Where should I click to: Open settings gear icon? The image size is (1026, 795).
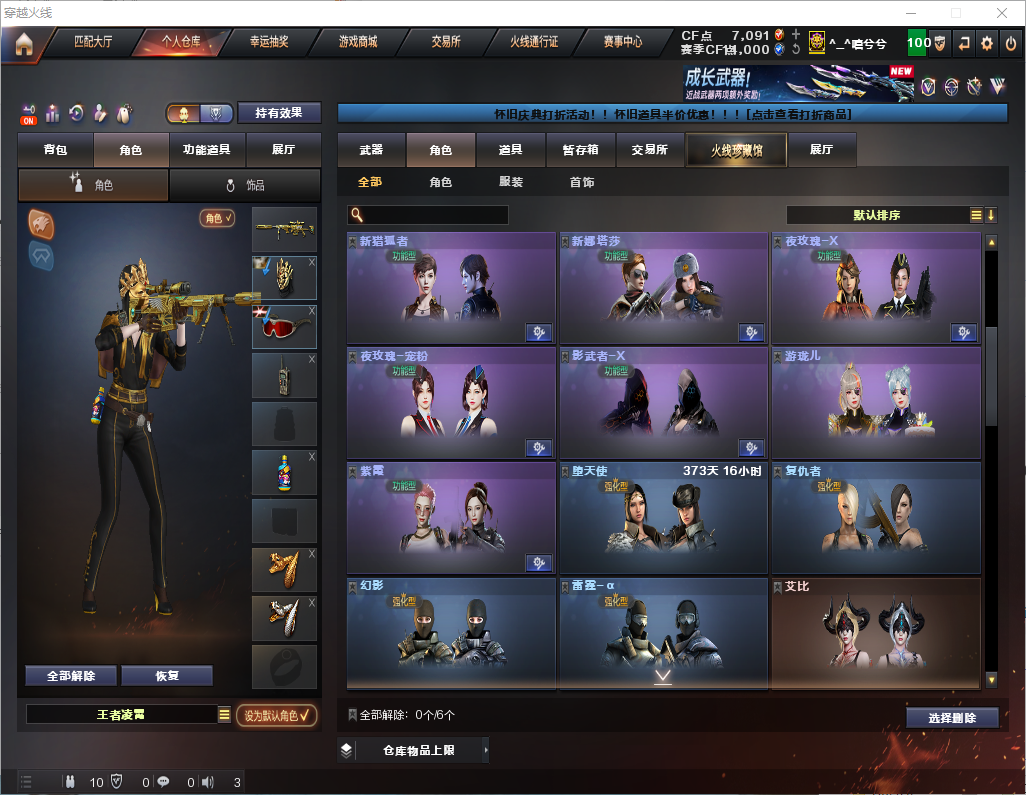pyautogui.click(x=987, y=43)
